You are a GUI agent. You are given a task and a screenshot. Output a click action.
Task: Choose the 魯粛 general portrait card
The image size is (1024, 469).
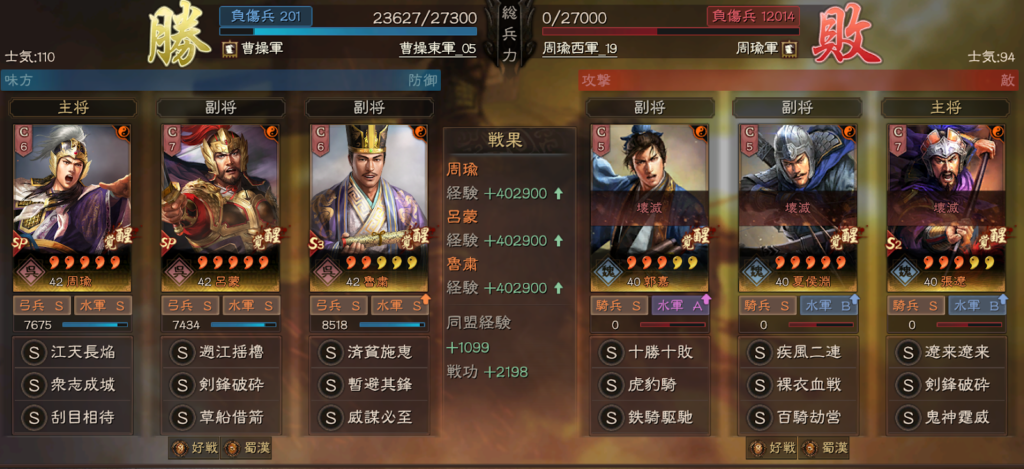[x=367, y=203]
